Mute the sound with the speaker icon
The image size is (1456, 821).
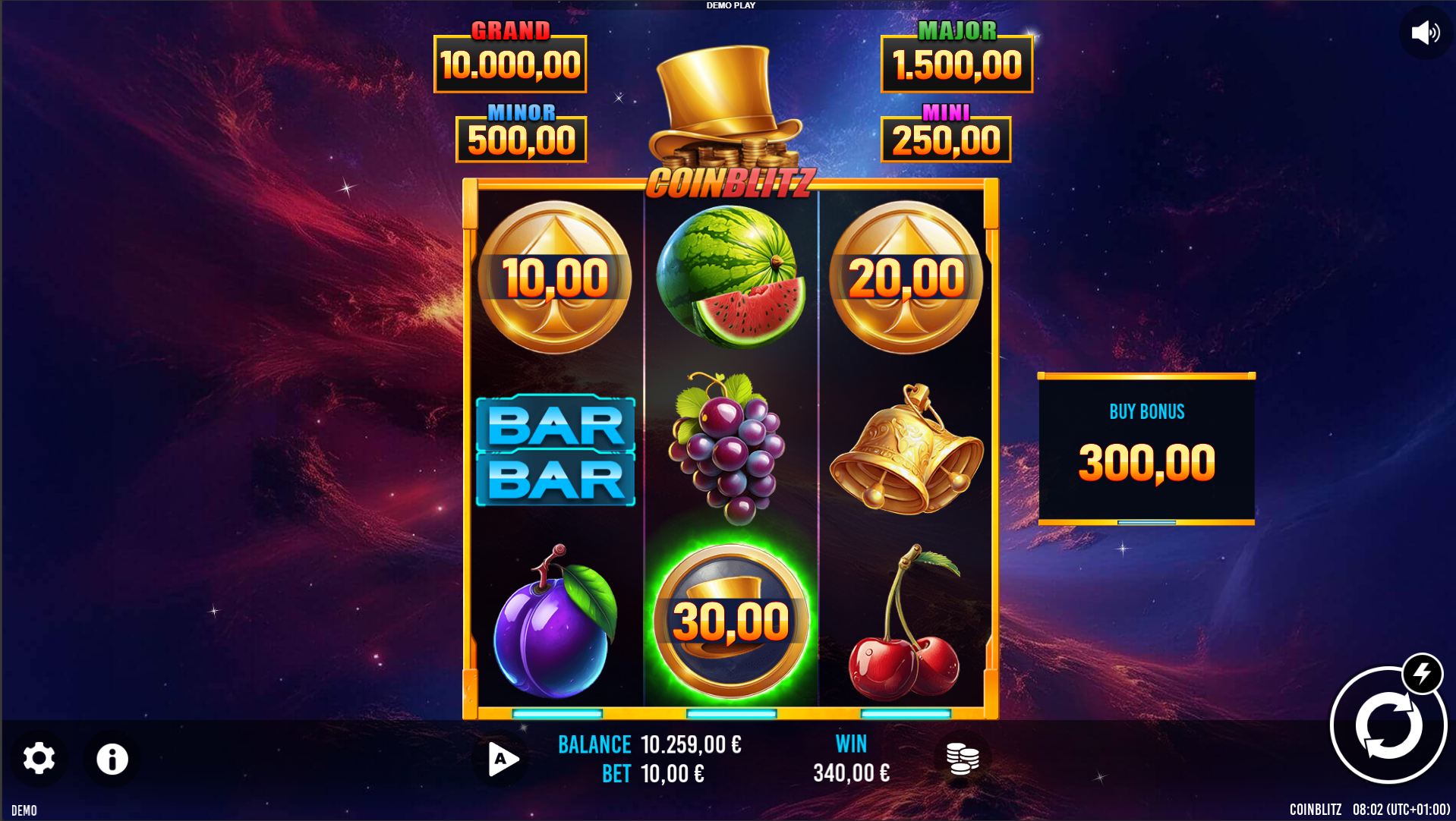pos(1425,33)
